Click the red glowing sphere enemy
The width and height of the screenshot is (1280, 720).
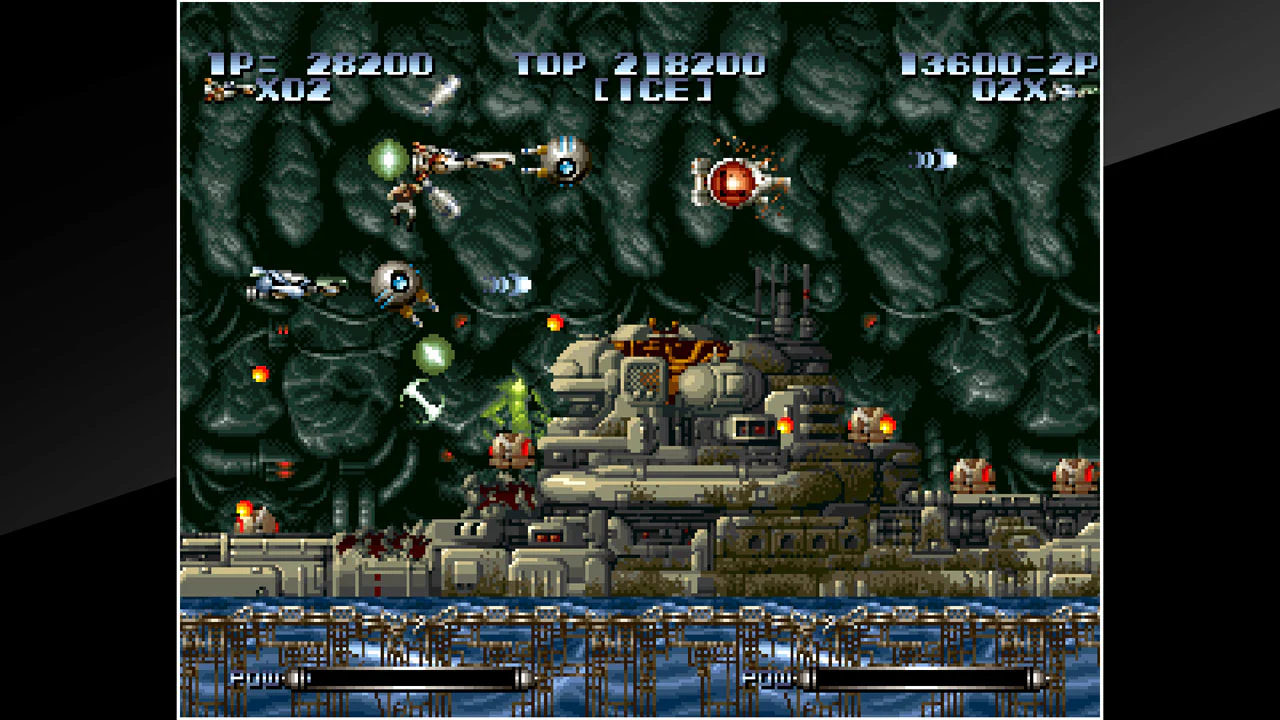coord(730,181)
